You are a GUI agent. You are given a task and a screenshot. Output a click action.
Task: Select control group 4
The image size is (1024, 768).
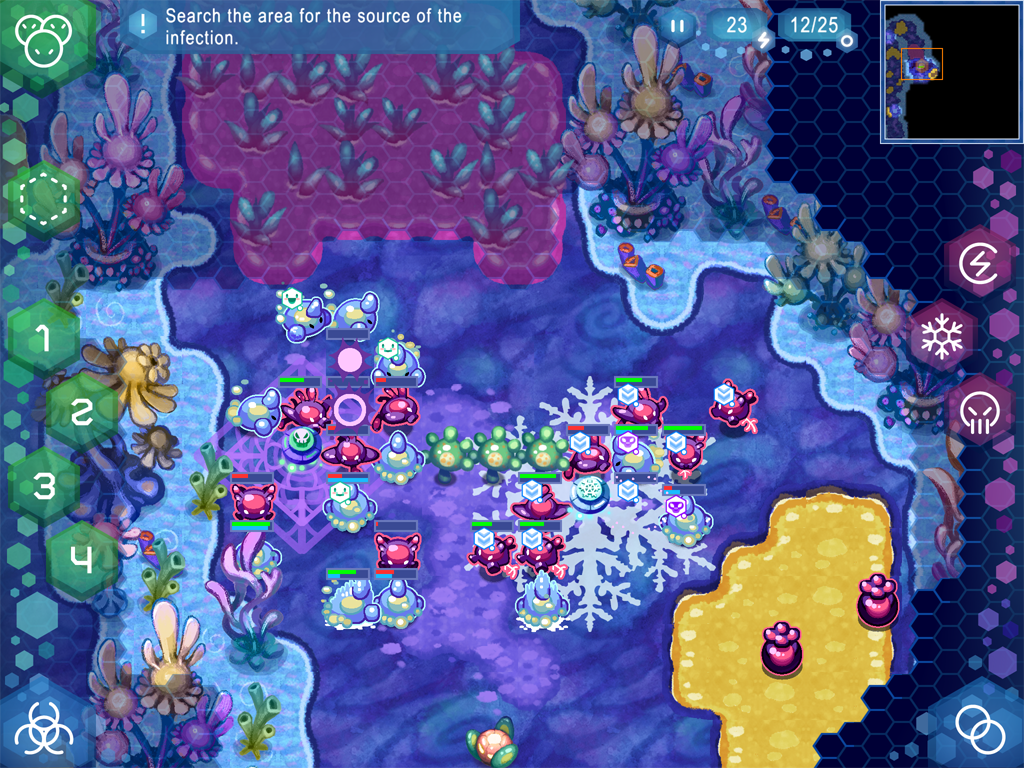[x=82, y=559]
